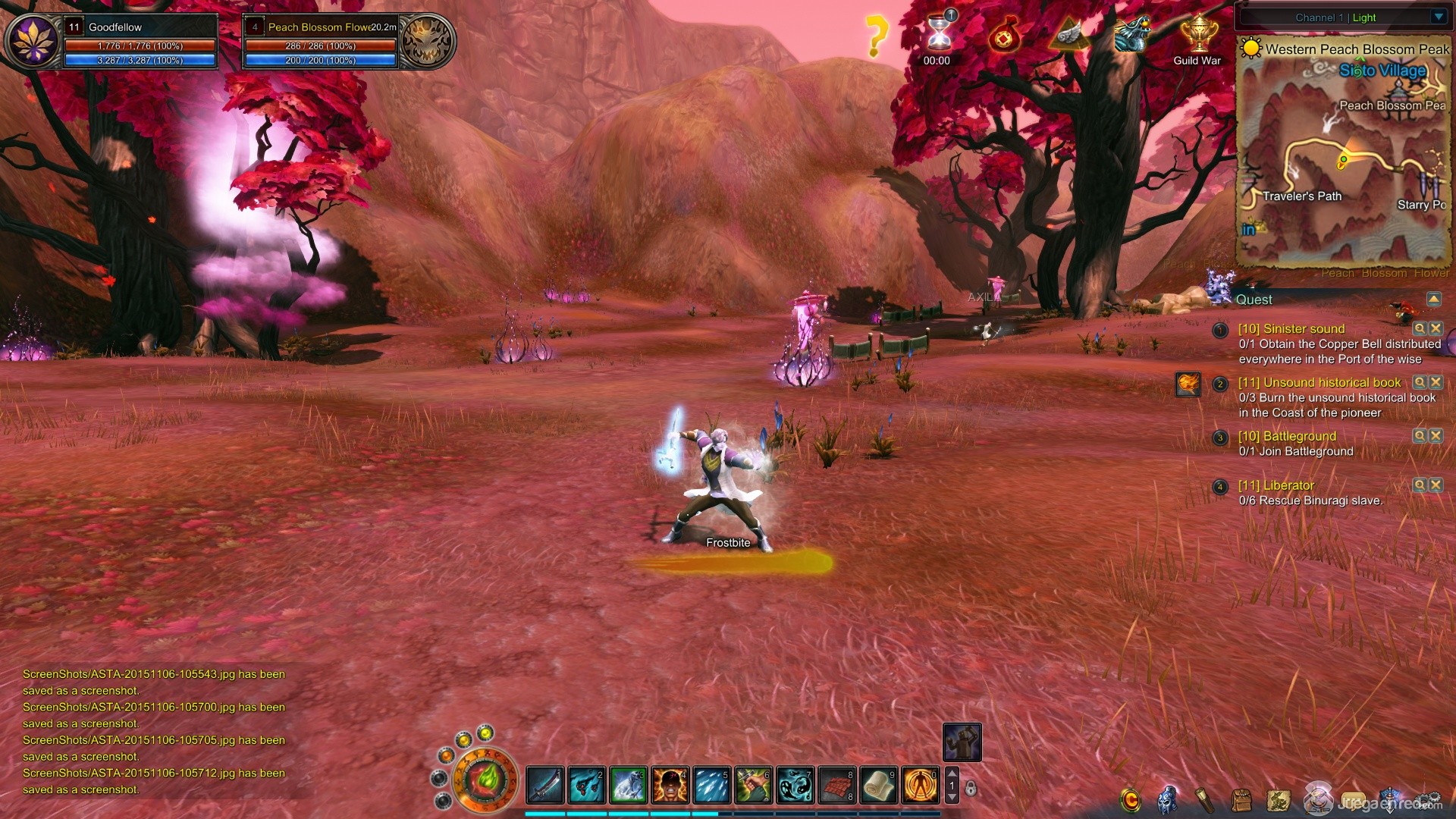The width and height of the screenshot is (1456, 819).
Task: Open the hourglass timer icon
Action: [x=939, y=33]
